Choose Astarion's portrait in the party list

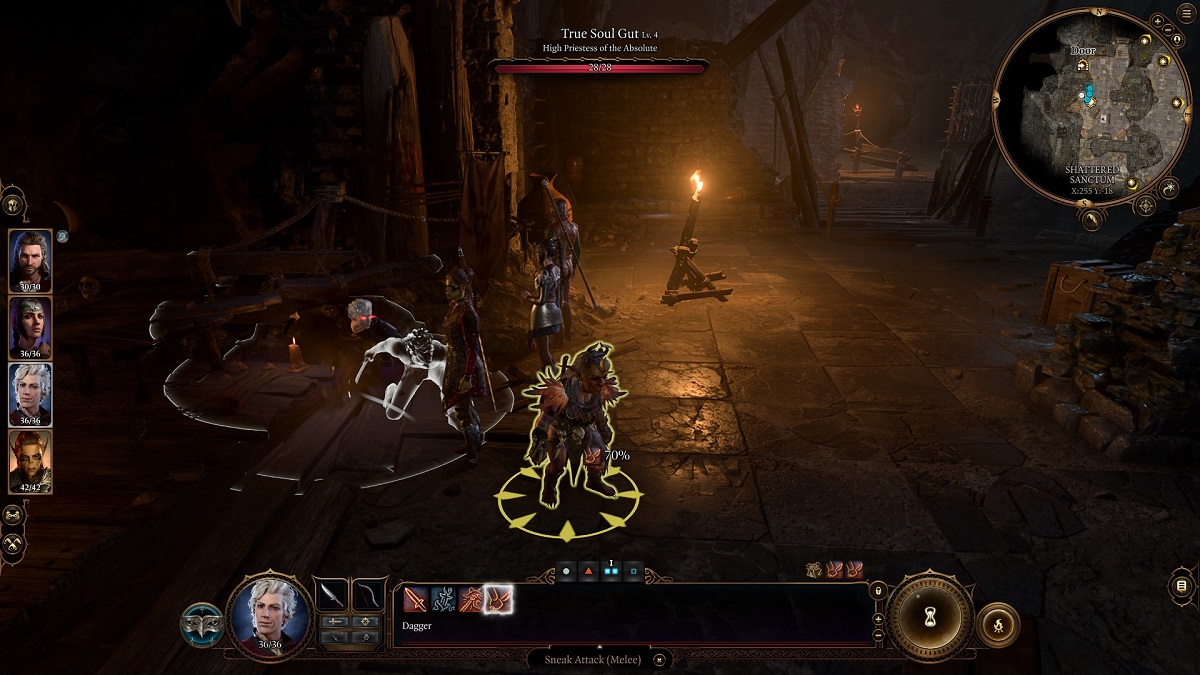[x=30, y=394]
